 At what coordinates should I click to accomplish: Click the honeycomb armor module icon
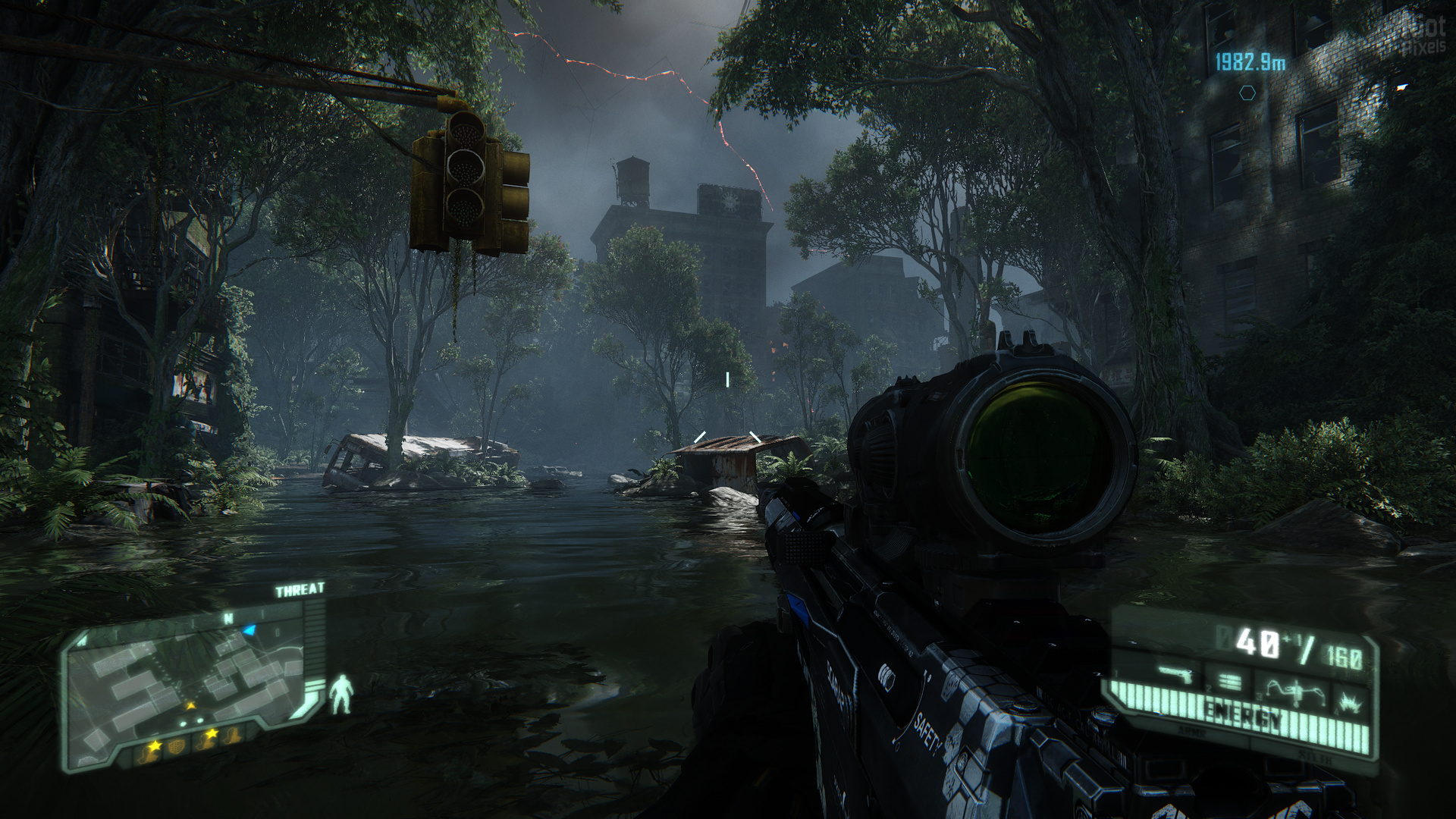pos(177,747)
